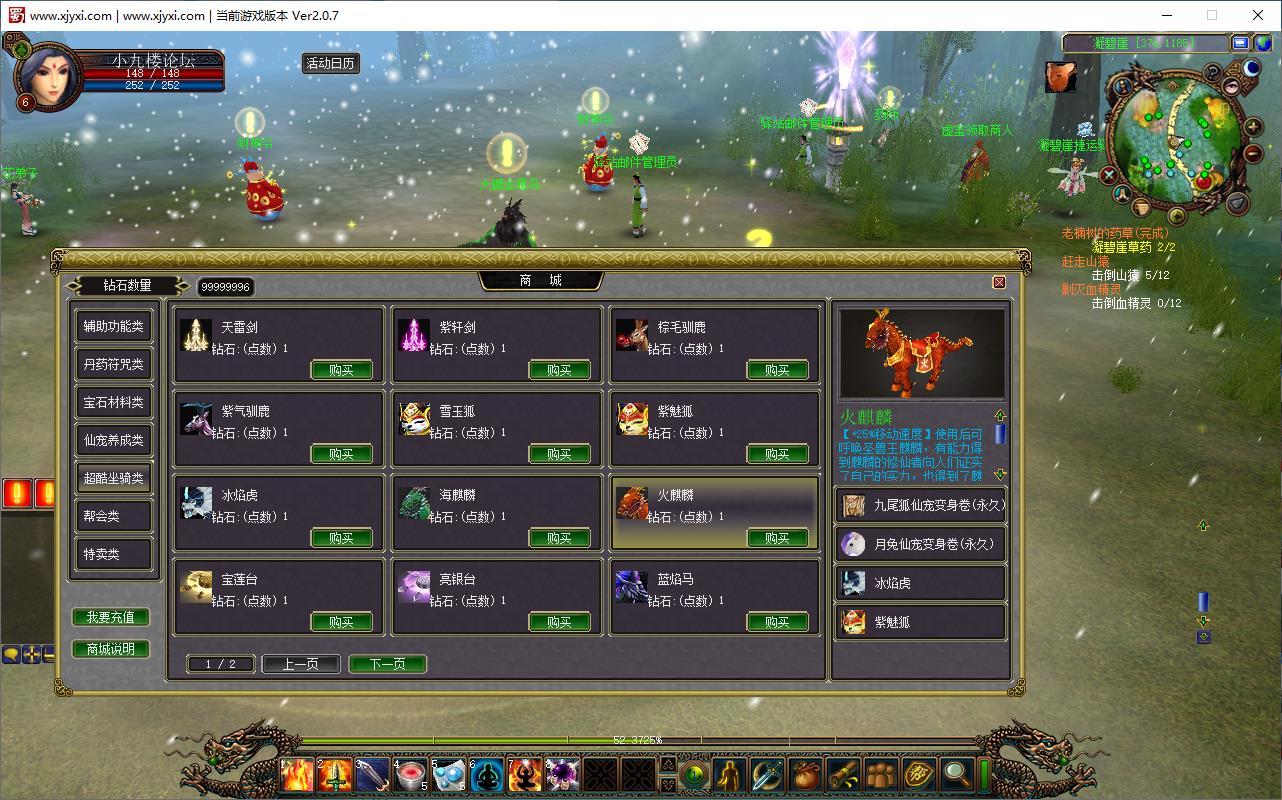Maximize the game window
The image size is (1282, 800).
1212,15
